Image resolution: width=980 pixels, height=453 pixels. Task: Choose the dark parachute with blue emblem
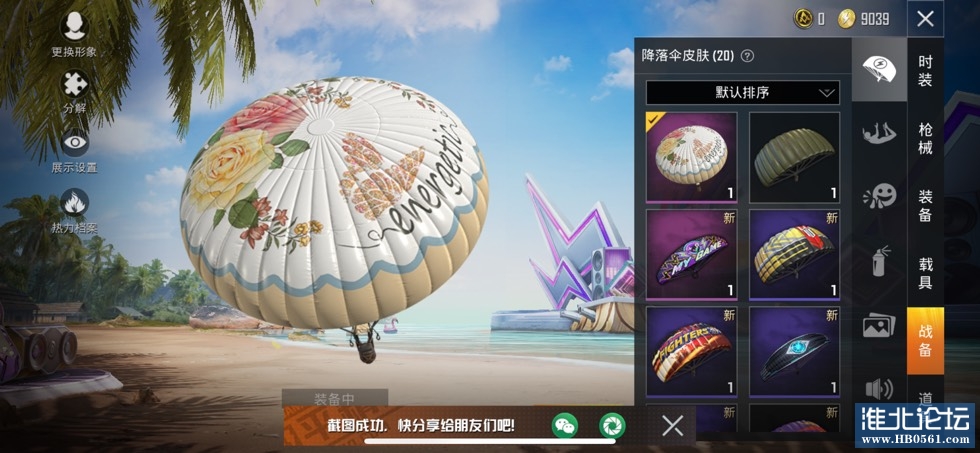click(794, 351)
